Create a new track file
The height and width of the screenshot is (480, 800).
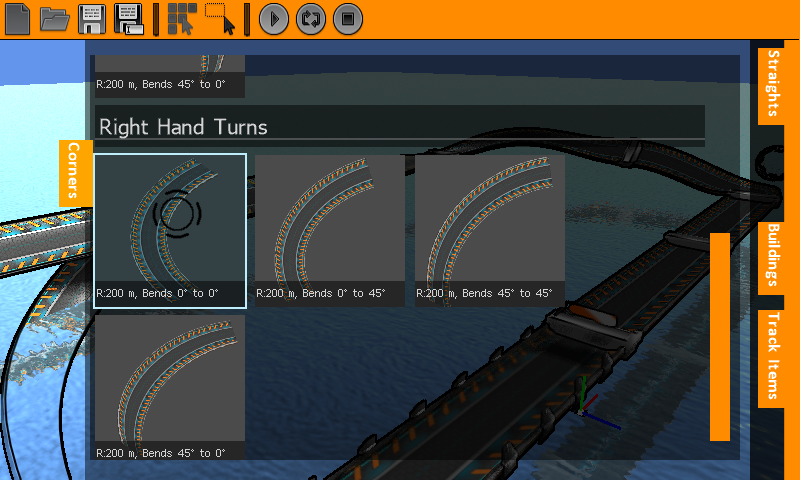[18, 19]
